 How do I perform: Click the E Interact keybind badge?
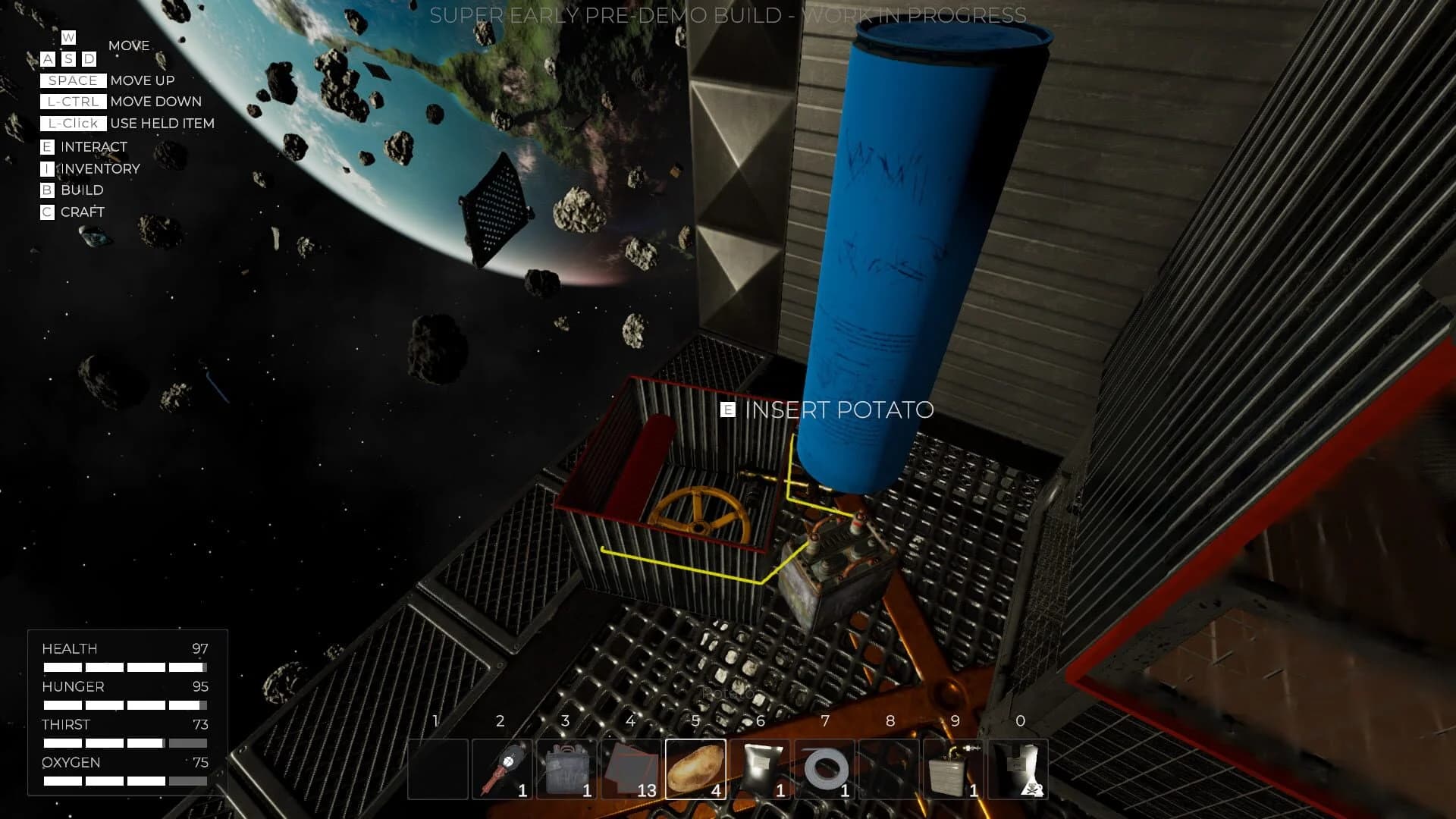[48, 146]
